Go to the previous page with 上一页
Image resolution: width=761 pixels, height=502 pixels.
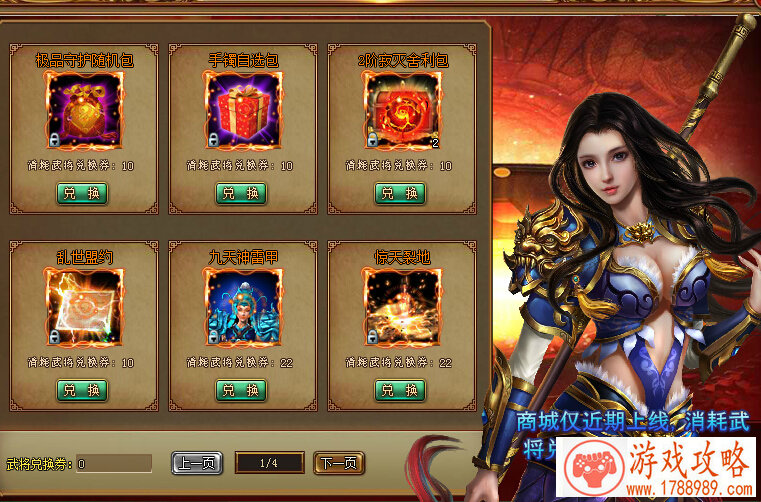pos(197,463)
